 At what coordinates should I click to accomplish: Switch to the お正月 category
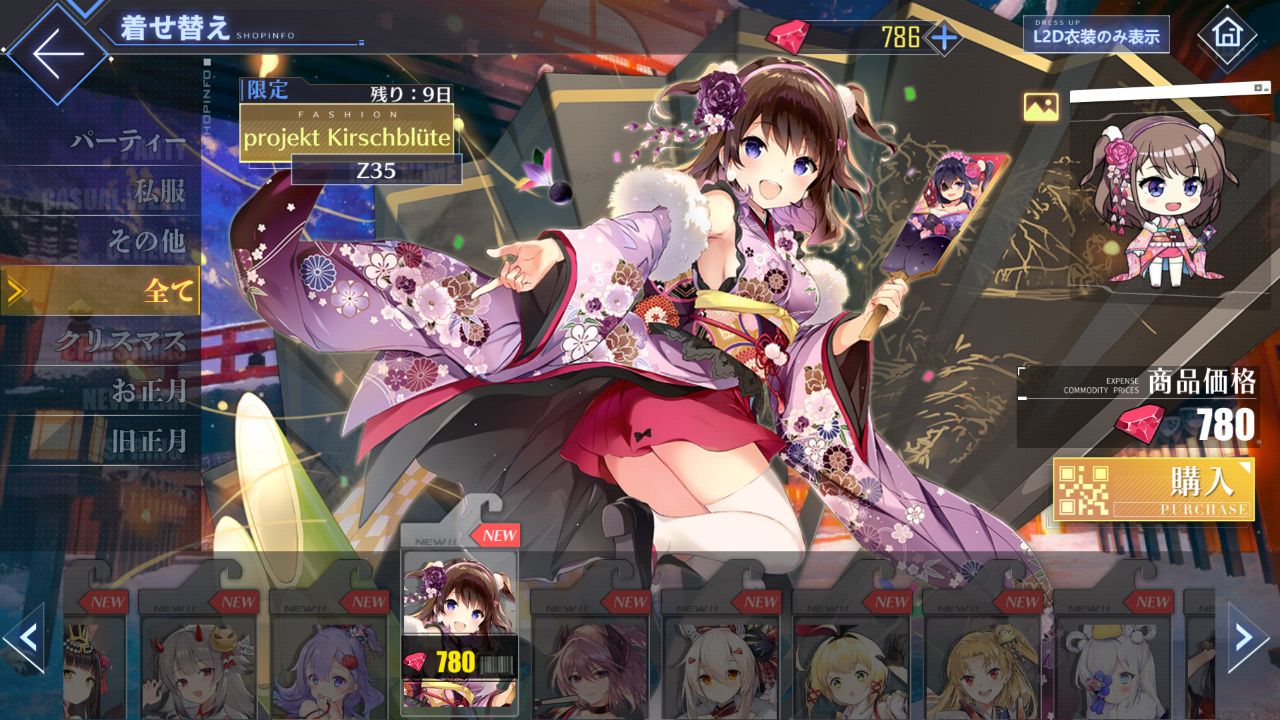click(x=148, y=391)
